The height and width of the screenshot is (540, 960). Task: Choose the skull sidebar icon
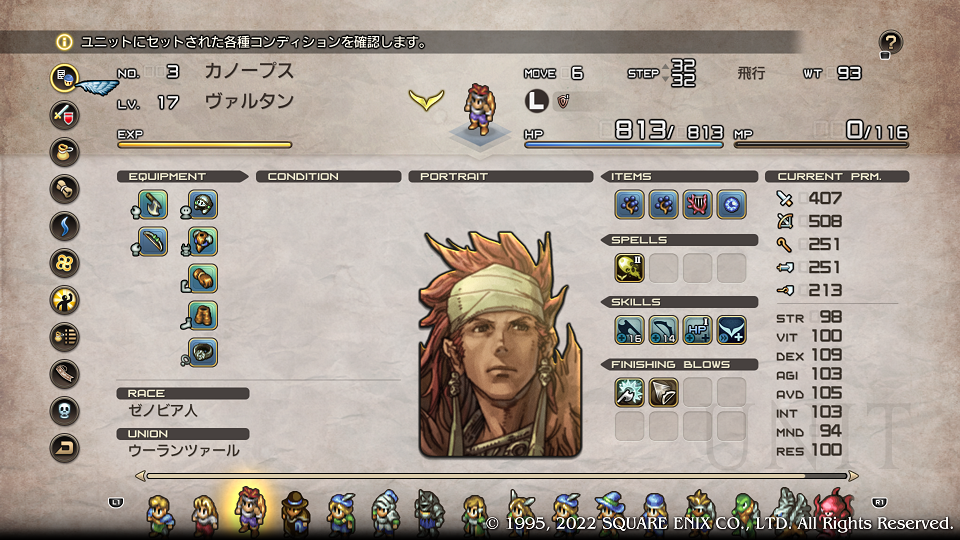tap(65, 411)
